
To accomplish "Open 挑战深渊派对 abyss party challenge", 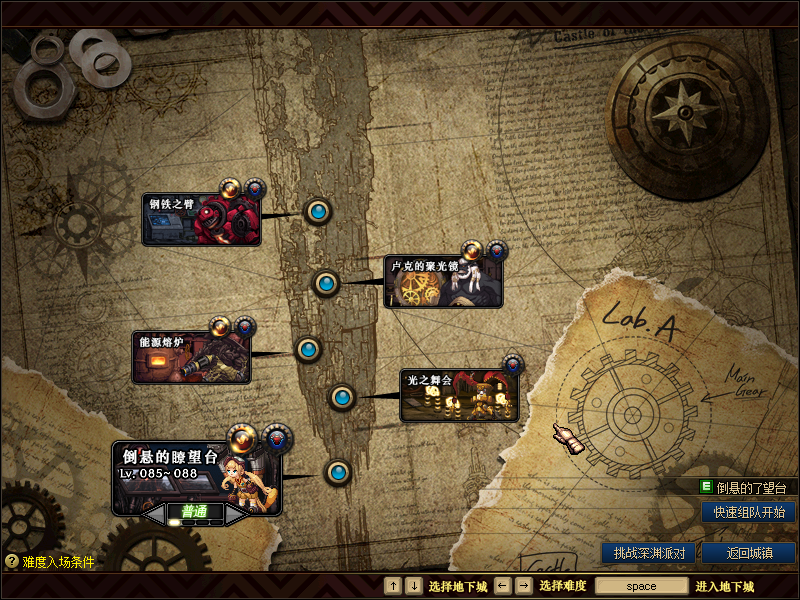I will tap(649, 552).
